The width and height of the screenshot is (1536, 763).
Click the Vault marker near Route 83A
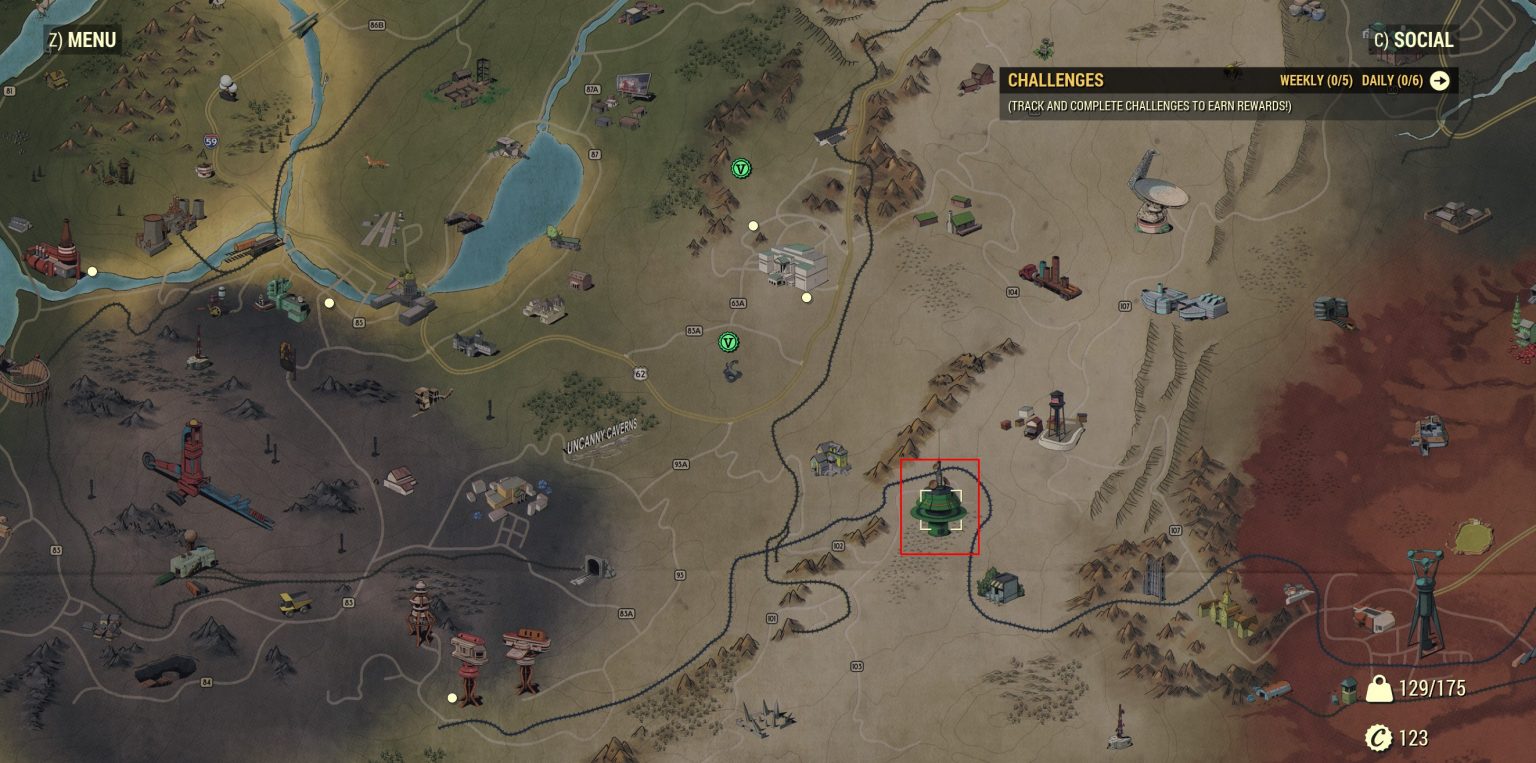[730, 342]
